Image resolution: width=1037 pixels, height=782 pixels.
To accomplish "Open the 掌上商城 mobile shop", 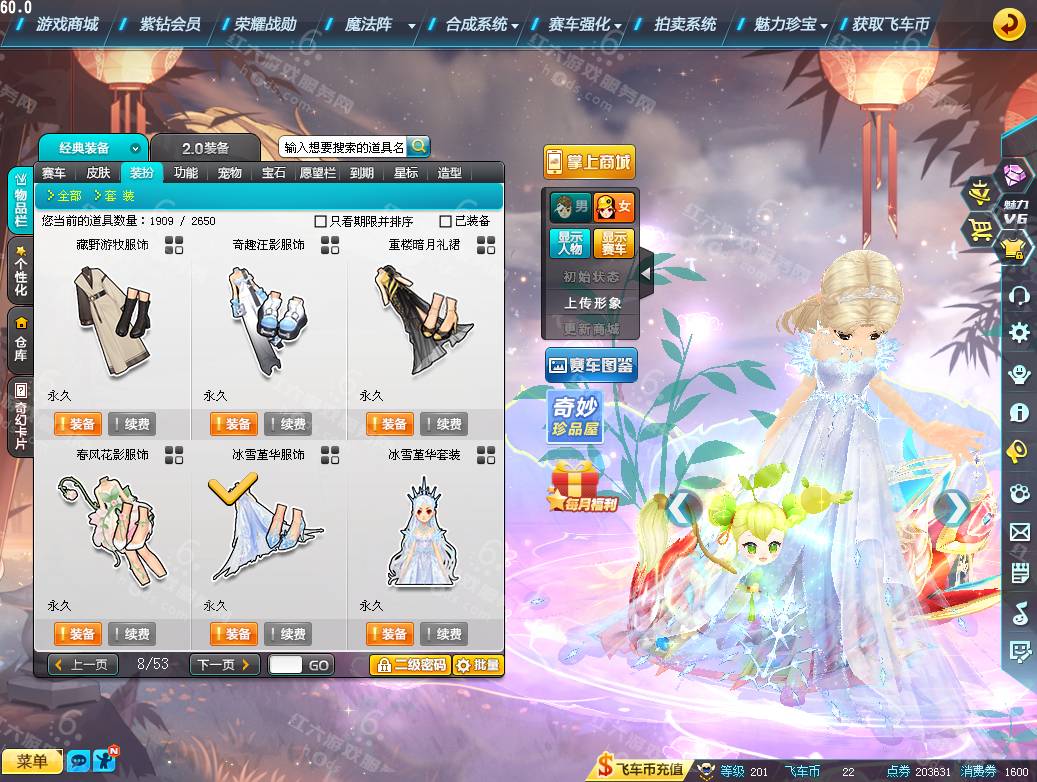I will 589,162.
